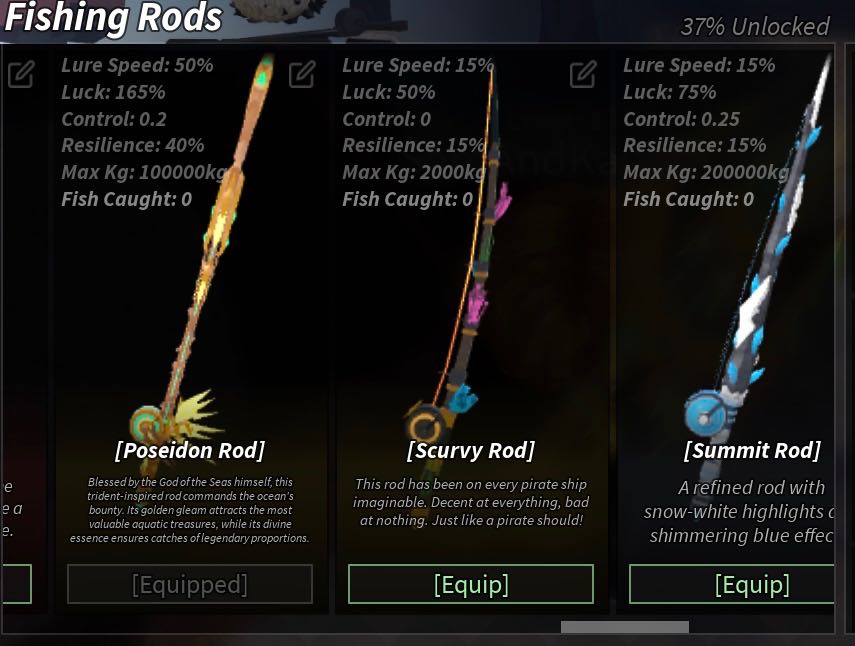This screenshot has height=646, width=855.
Task: Pick the Summit Rod name label
Action: 751,450
